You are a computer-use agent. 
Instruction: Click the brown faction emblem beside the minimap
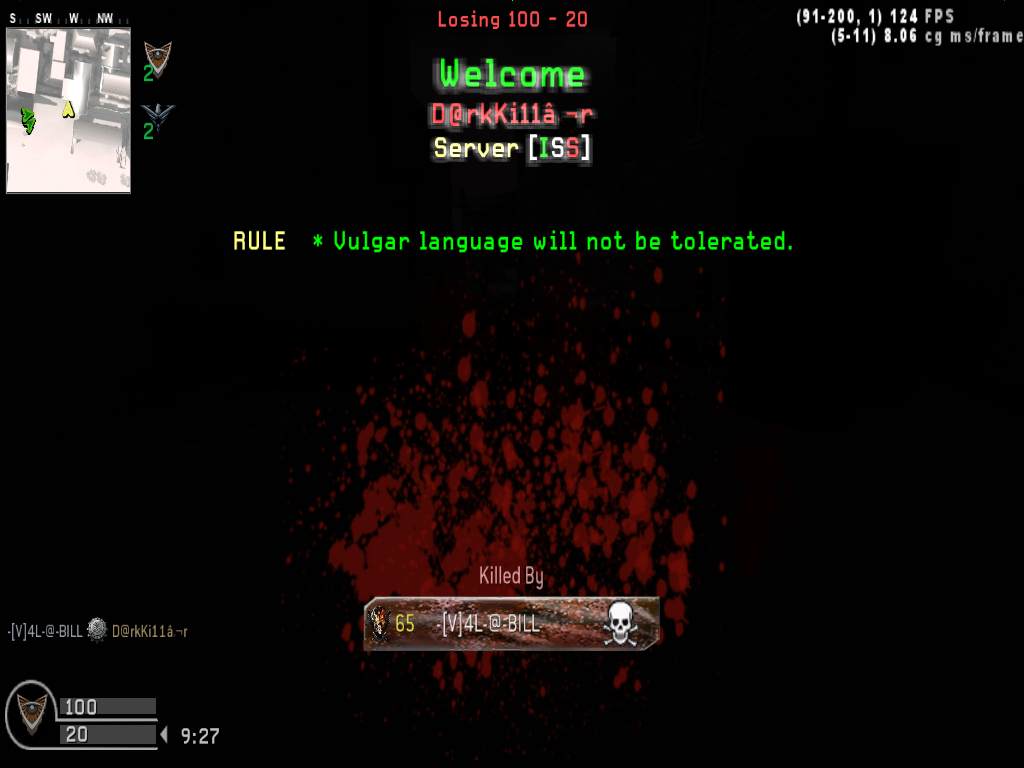(x=157, y=56)
